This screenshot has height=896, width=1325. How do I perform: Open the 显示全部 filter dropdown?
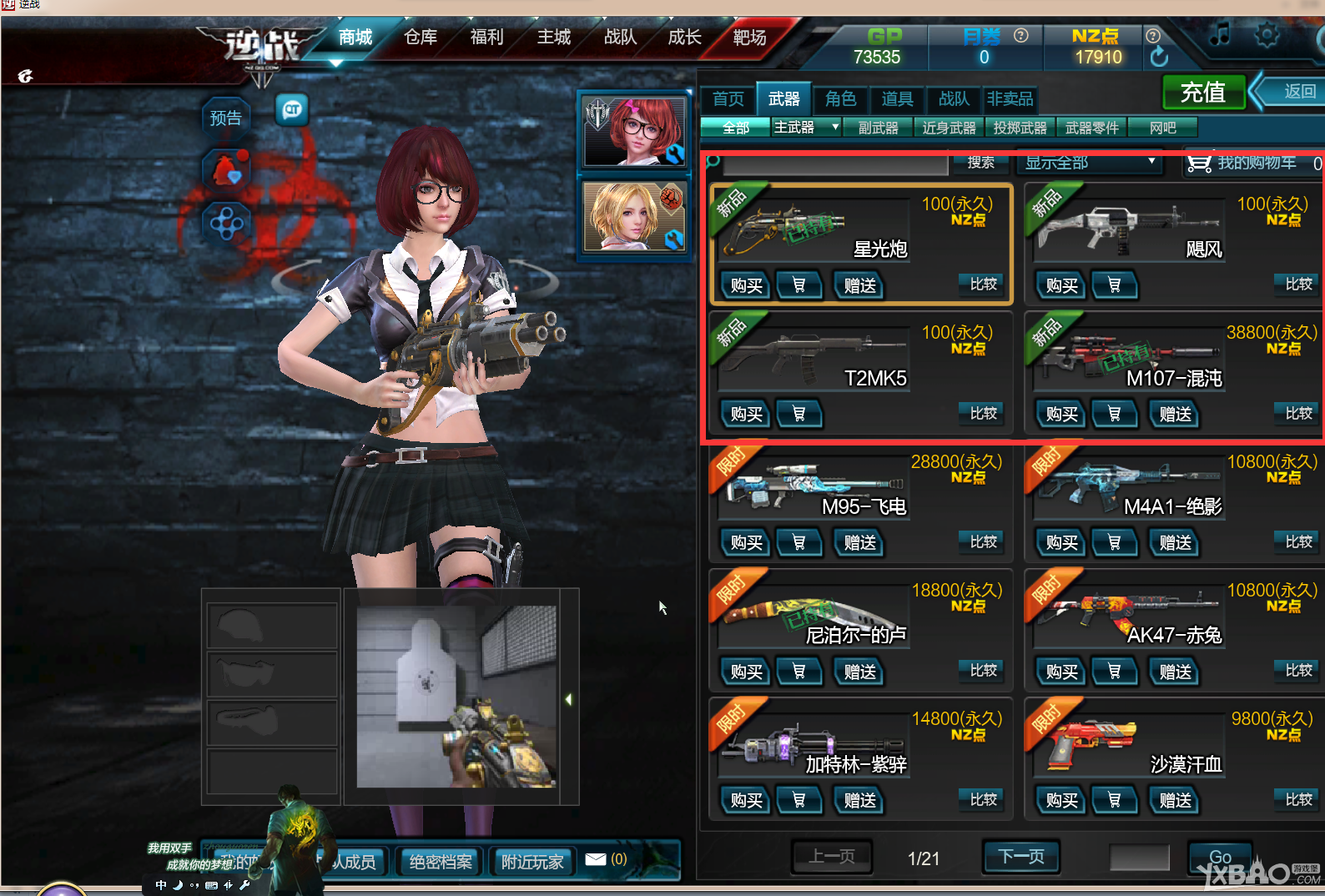pyautogui.click(x=1090, y=163)
